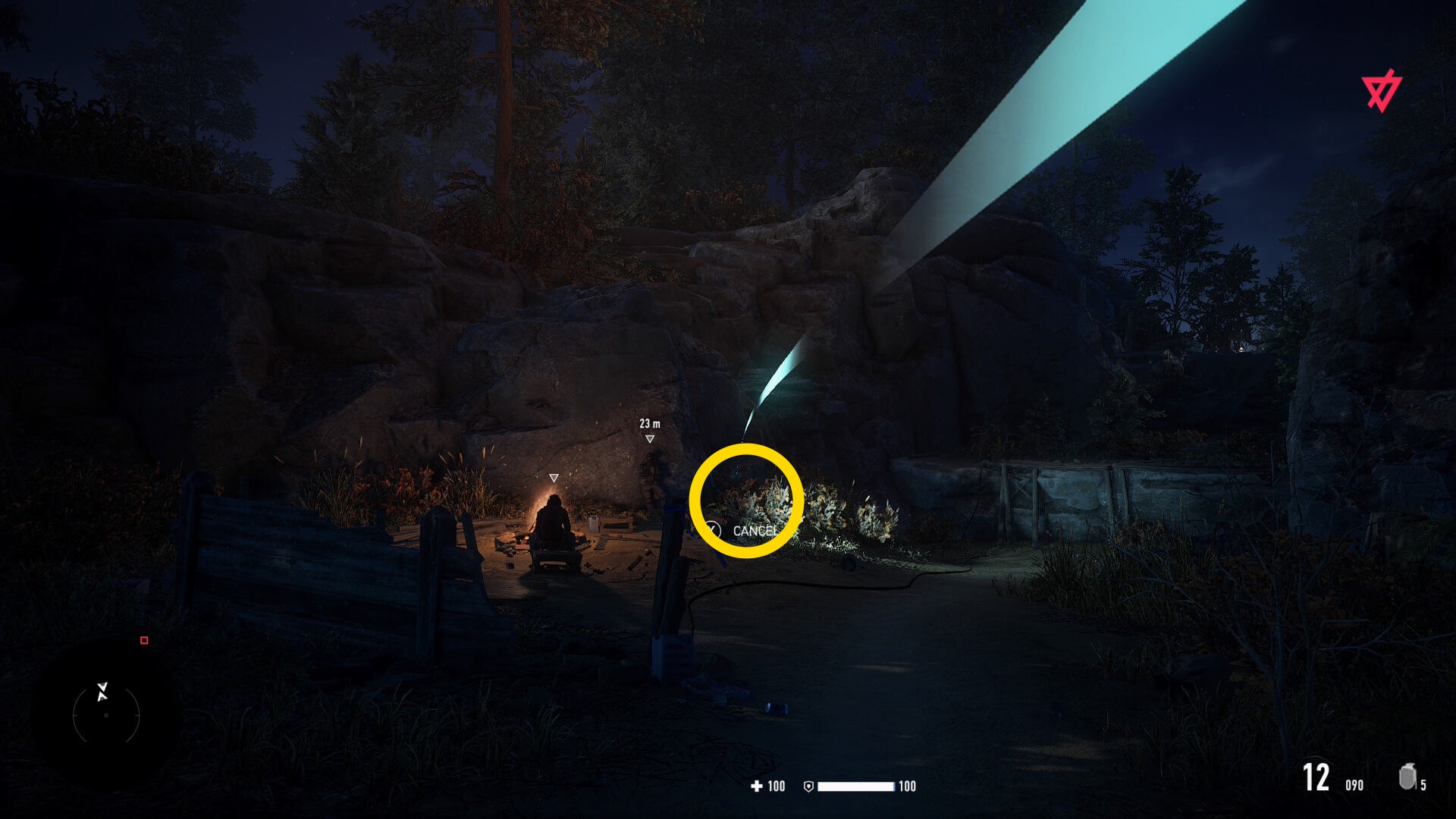Select the grenade icon

pyautogui.click(x=1407, y=777)
